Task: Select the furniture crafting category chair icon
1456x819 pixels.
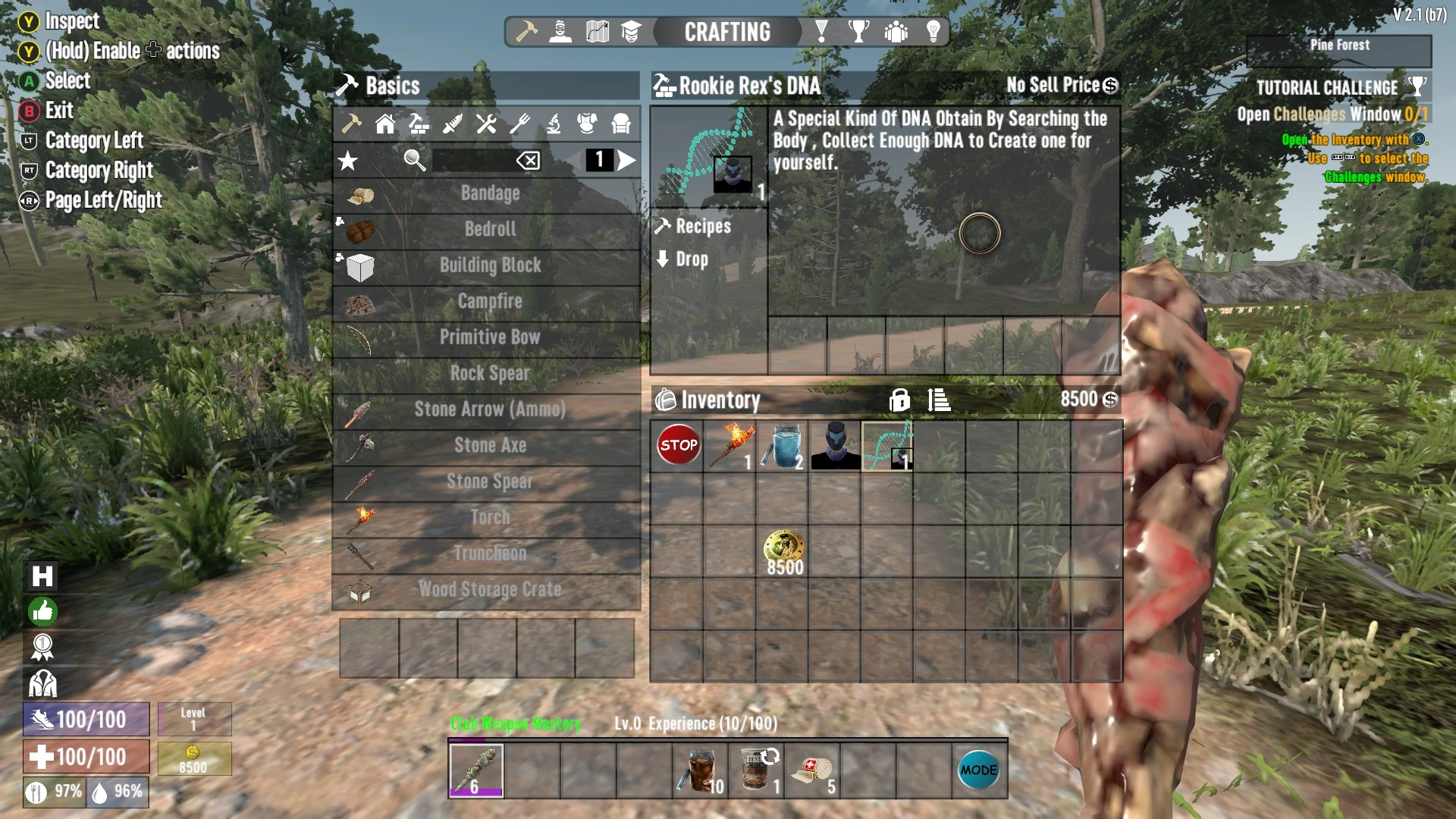Action: pos(620,124)
